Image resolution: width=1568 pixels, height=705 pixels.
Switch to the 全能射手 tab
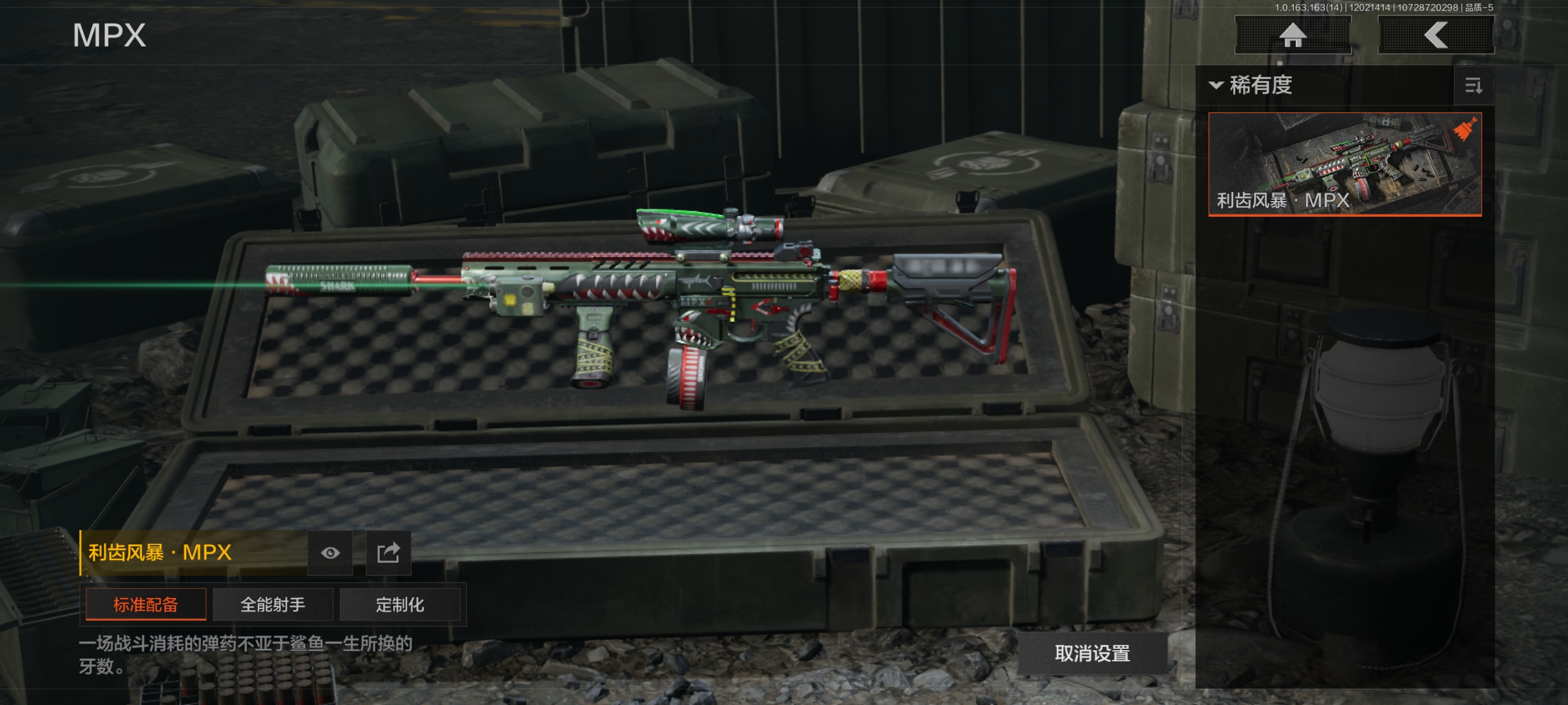pyautogui.click(x=273, y=604)
